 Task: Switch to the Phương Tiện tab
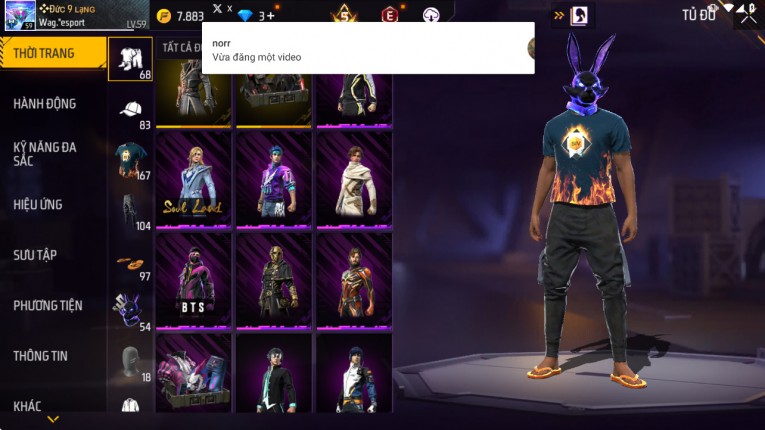(48, 305)
